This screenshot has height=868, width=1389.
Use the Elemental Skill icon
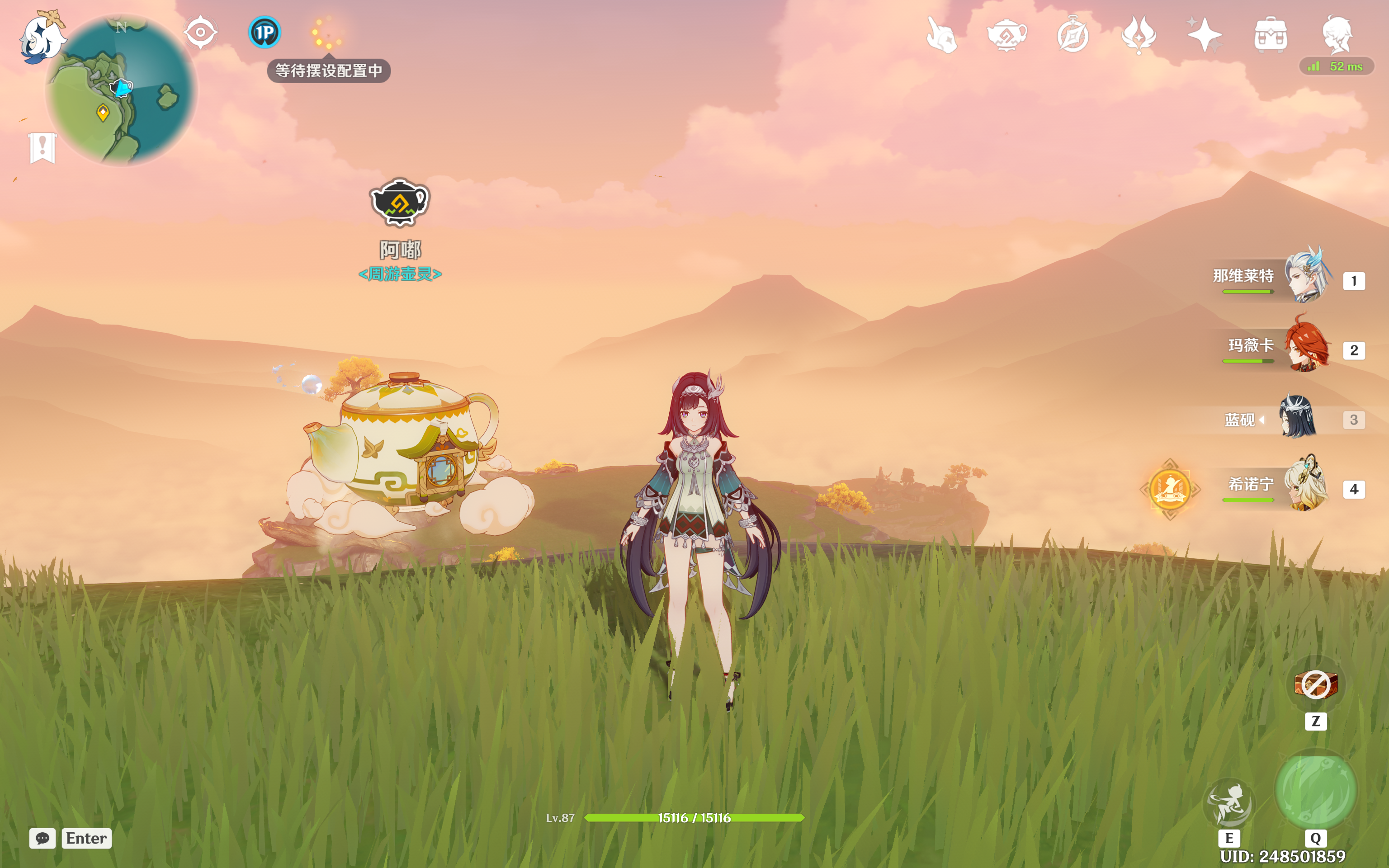click(1228, 802)
